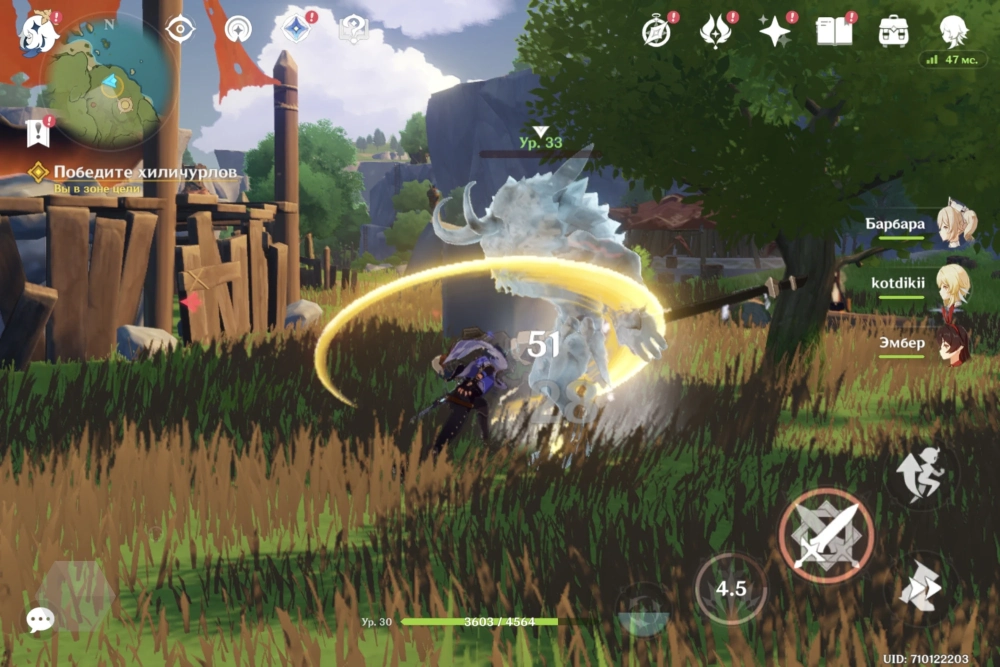Activate the eye-shaped elemental sight icon
1000x667 pixels.
[x=180, y=30]
